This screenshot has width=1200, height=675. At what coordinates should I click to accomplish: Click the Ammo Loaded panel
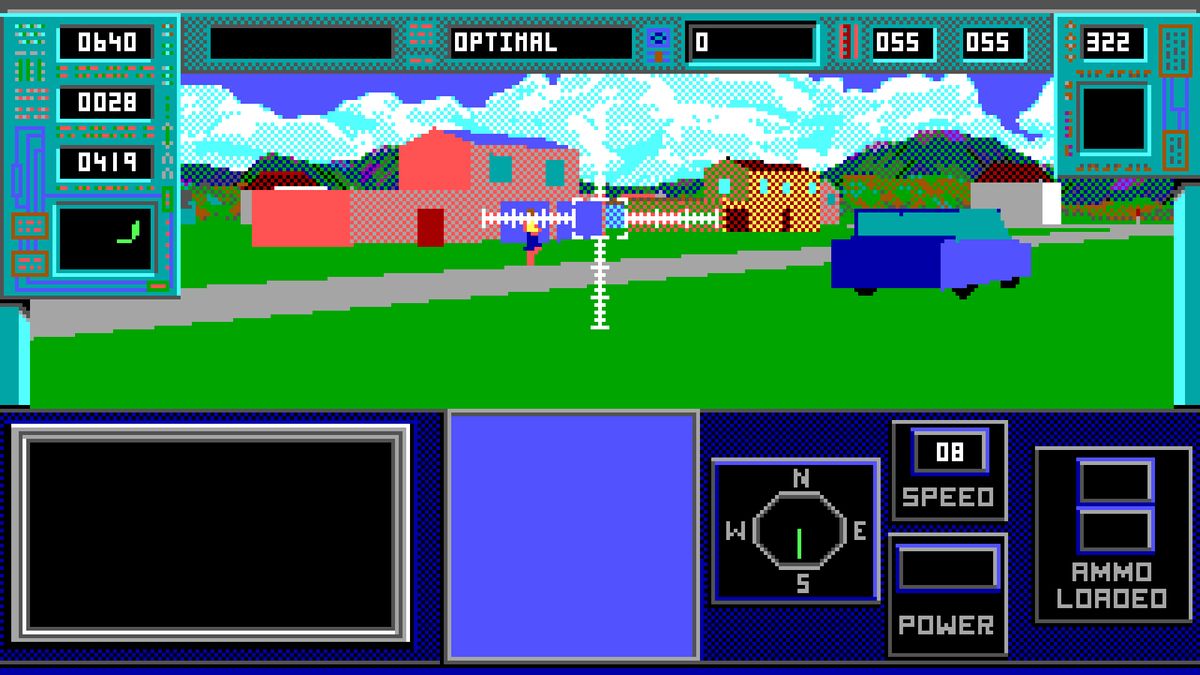pos(1113,534)
